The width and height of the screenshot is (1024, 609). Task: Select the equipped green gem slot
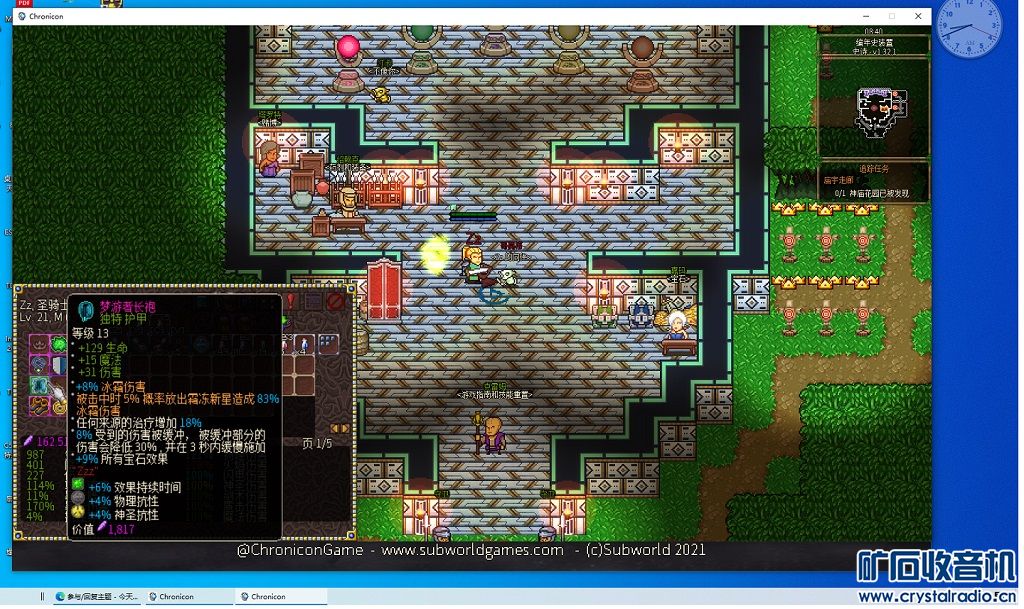(59, 345)
